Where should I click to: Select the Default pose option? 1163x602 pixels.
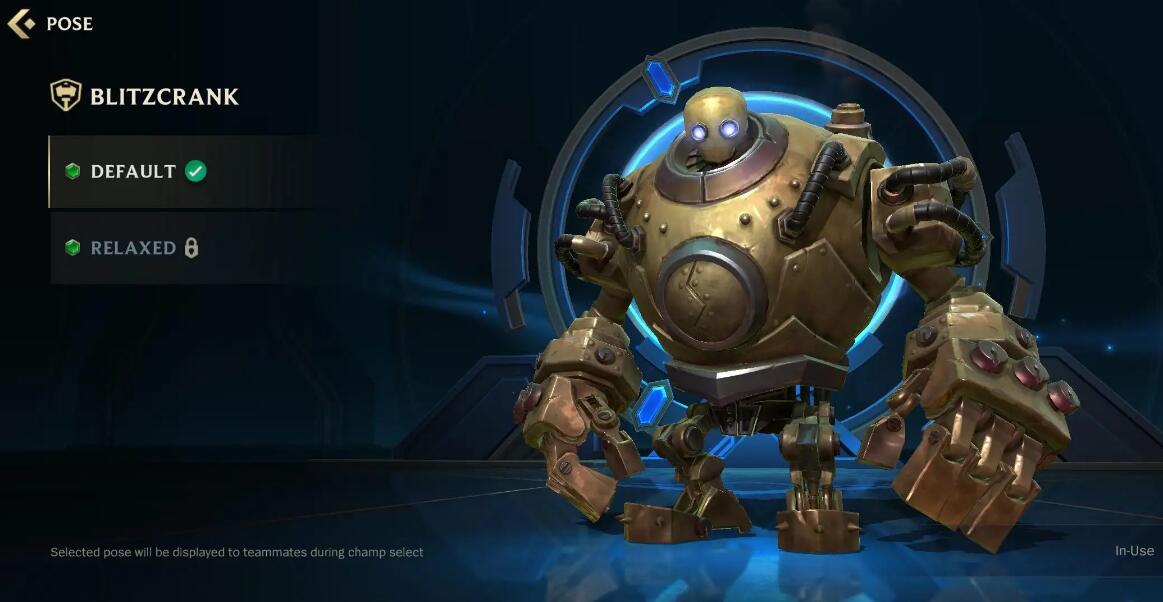(135, 172)
